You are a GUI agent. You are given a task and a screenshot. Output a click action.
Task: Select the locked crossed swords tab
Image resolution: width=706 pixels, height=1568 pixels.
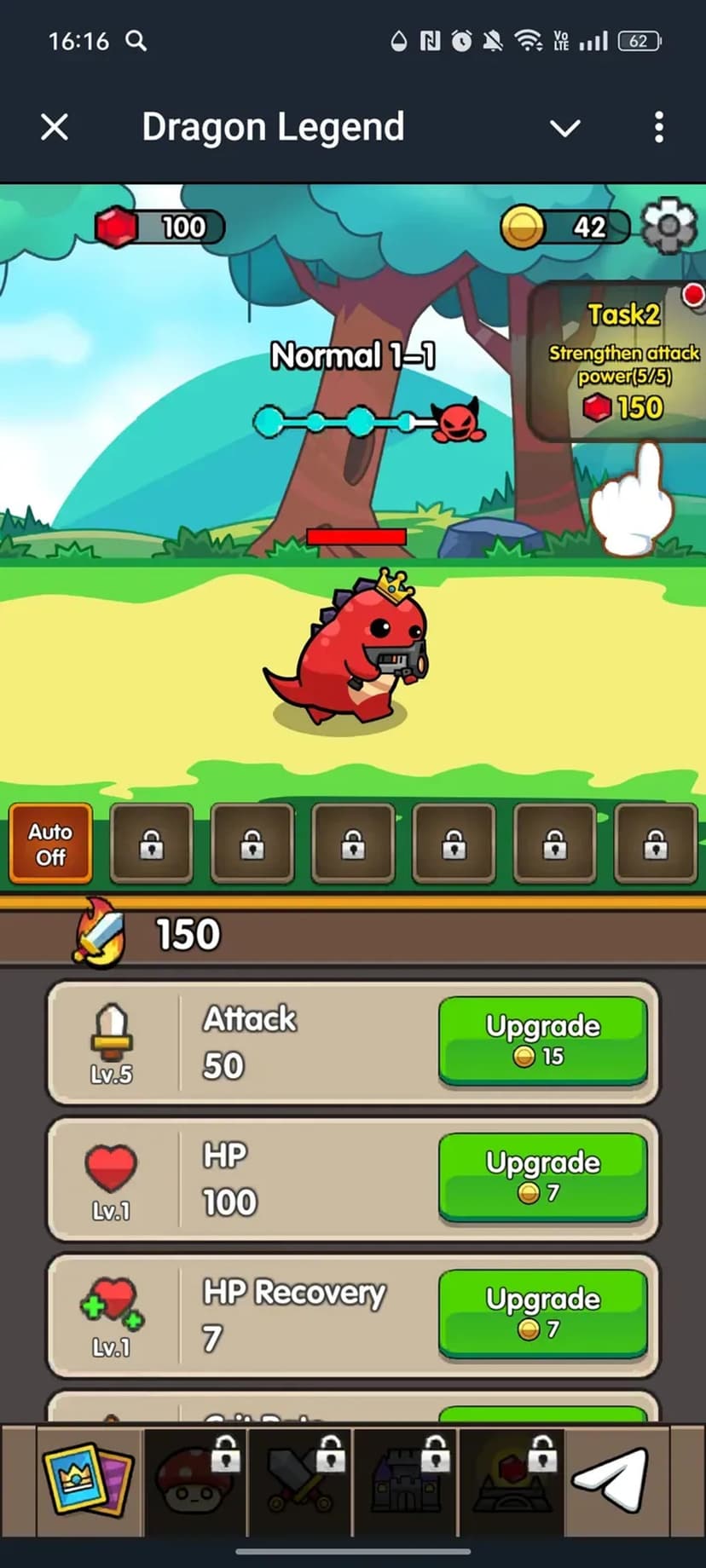click(300, 1479)
